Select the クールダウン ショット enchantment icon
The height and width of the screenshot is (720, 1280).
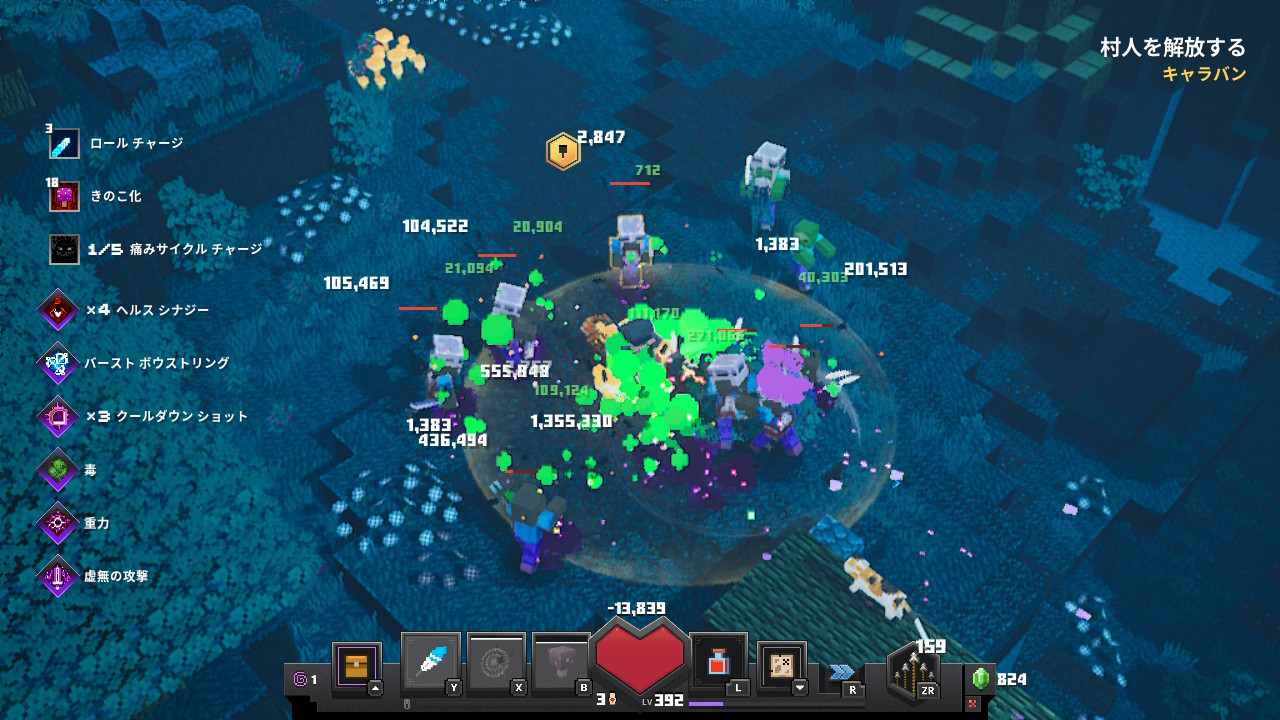click(58, 416)
